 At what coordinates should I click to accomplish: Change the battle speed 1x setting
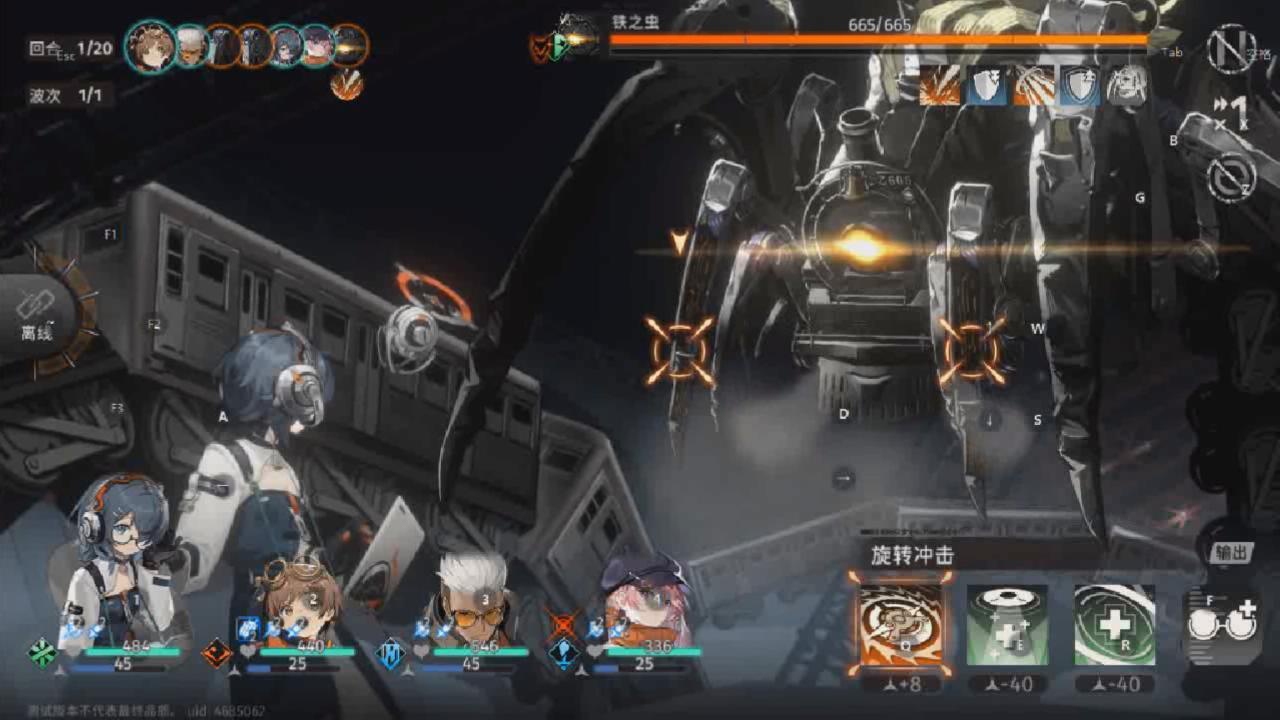click(1231, 112)
